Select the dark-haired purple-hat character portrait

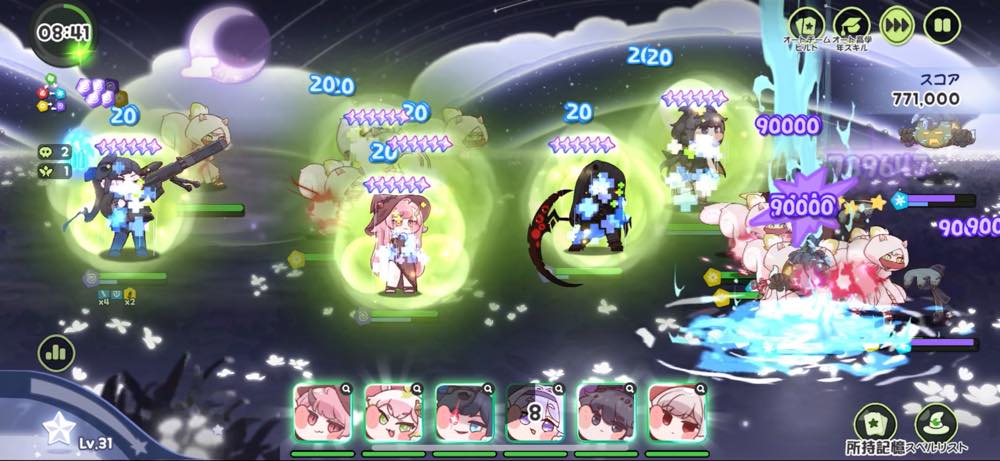[x=606, y=413]
